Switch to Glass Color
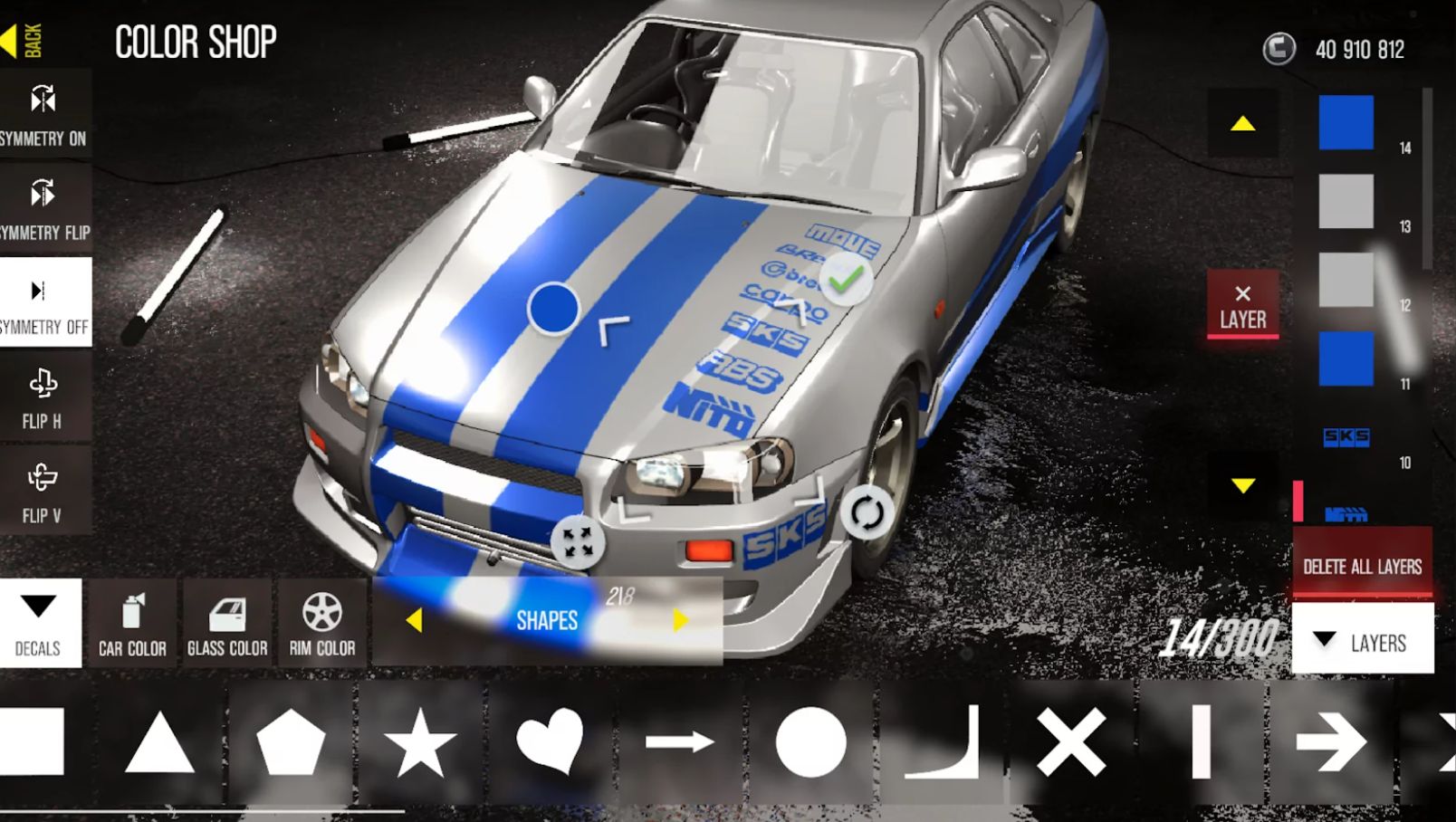Viewport: 1456px width, 822px height. [x=227, y=623]
